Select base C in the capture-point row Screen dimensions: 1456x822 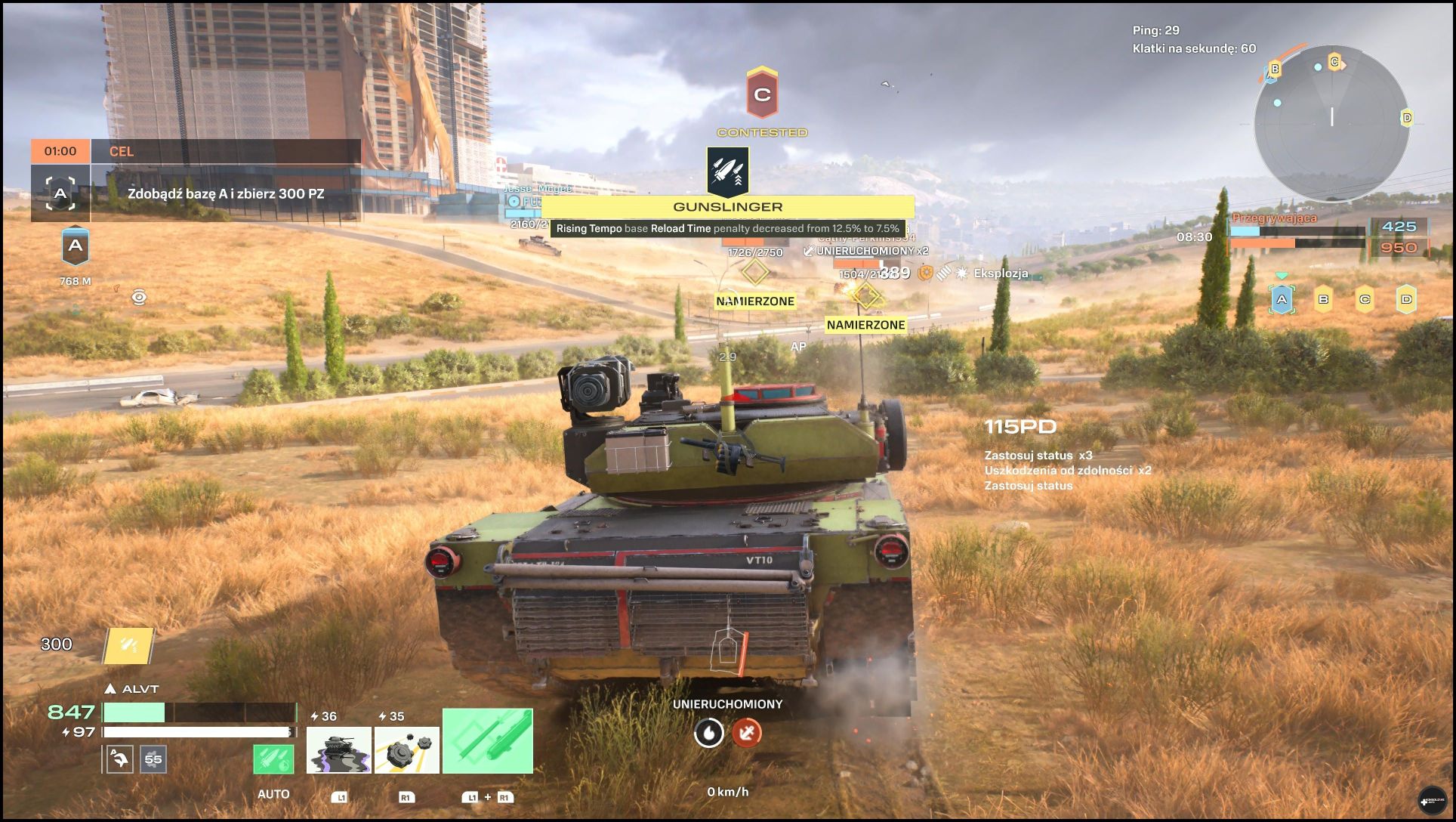1365,300
